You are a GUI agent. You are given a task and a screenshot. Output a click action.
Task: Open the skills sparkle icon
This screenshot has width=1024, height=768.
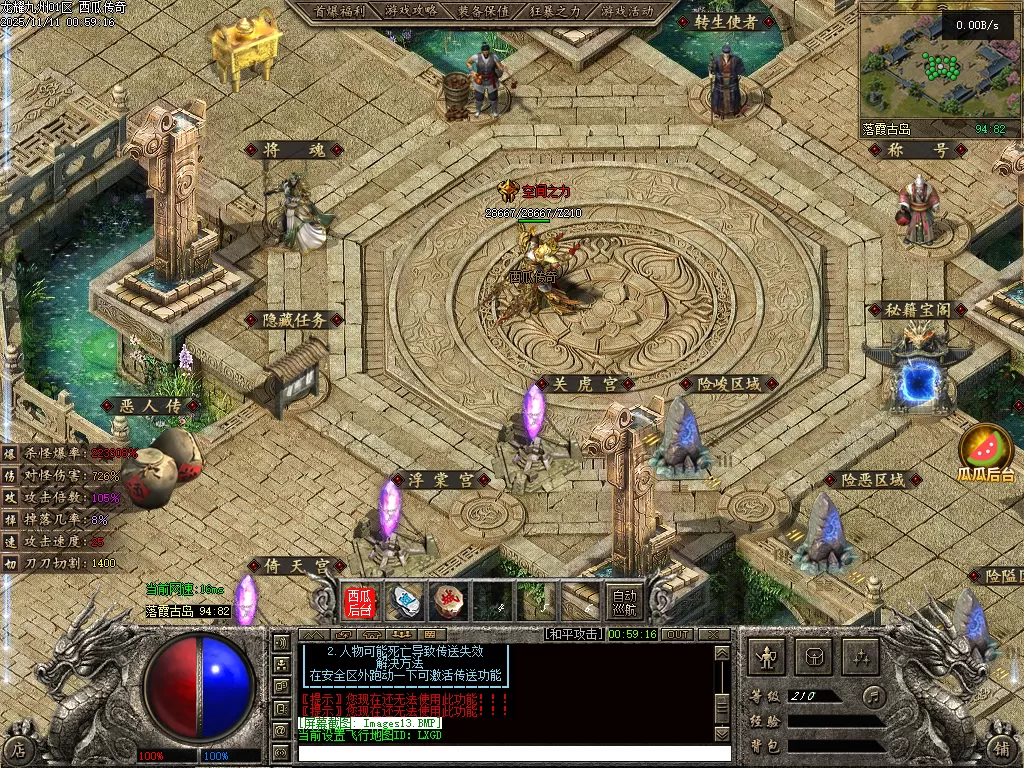click(x=861, y=657)
